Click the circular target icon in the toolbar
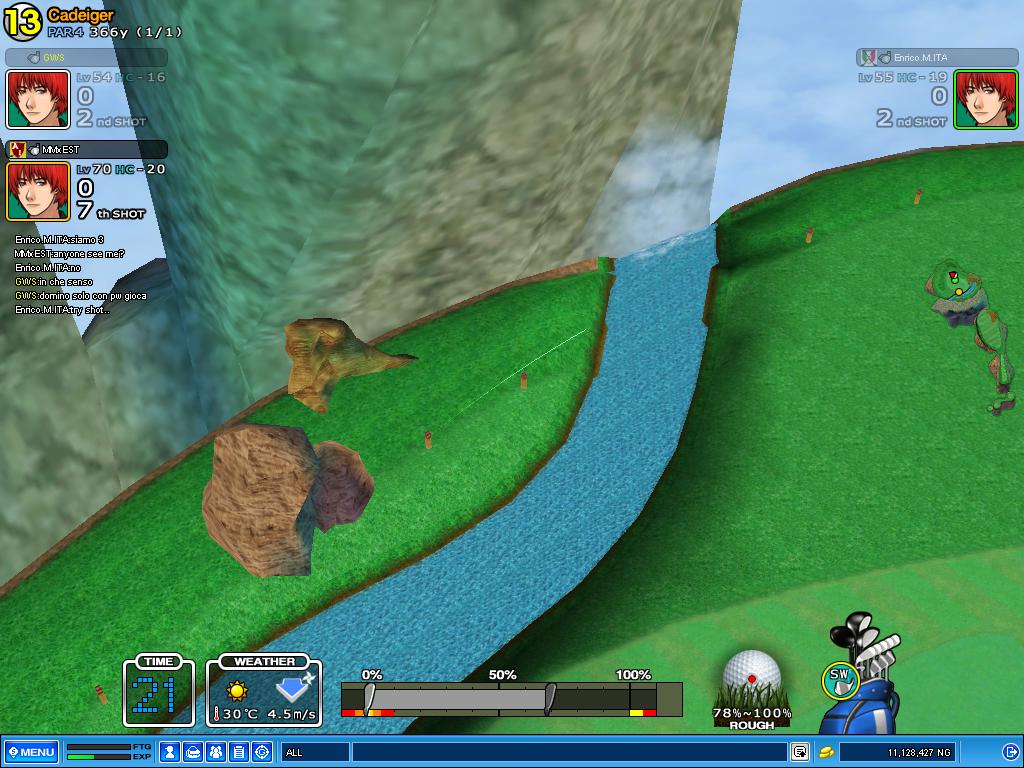This screenshot has width=1024, height=768. 262,752
